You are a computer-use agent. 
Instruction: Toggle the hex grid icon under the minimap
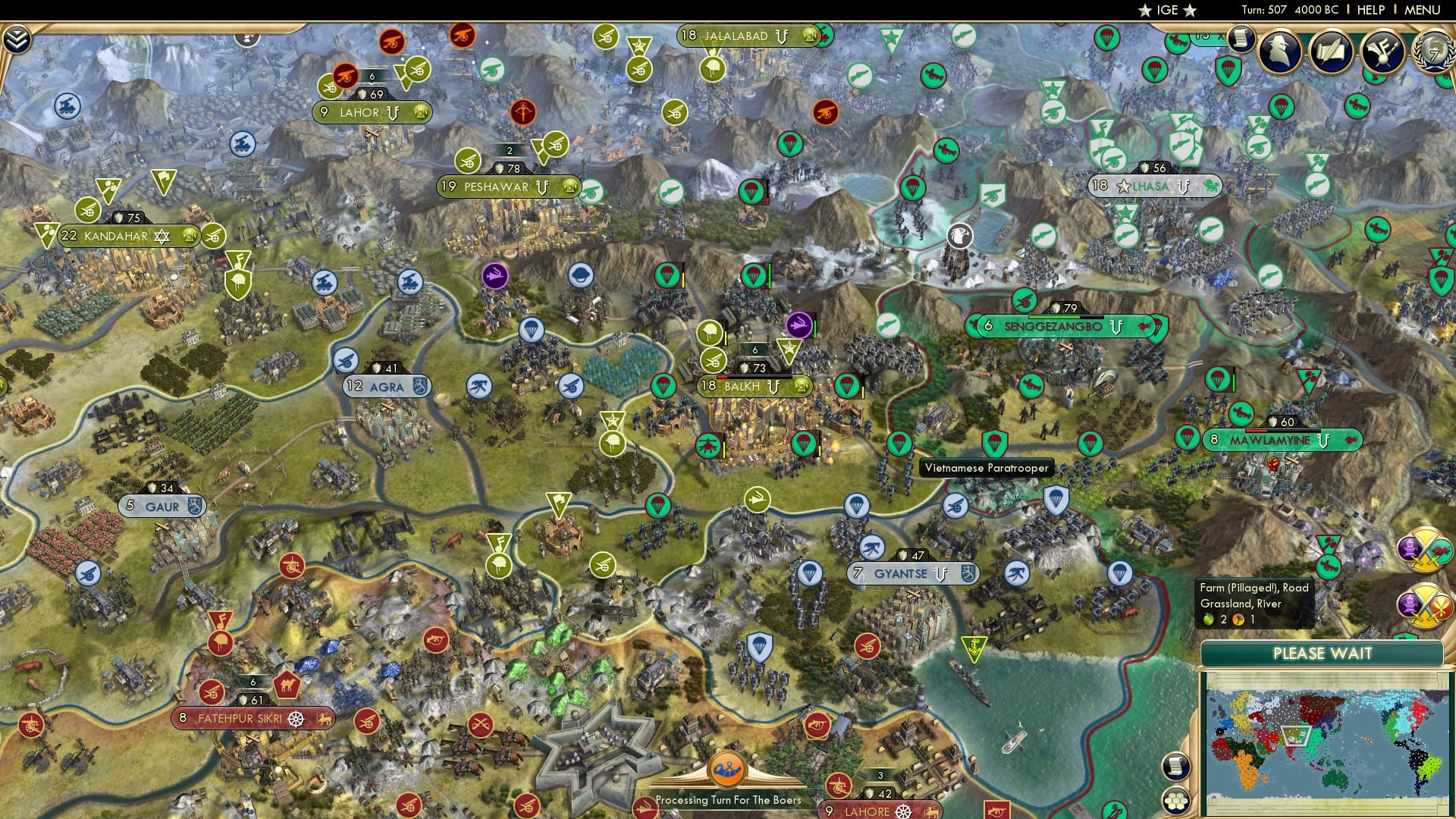click(1176, 802)
